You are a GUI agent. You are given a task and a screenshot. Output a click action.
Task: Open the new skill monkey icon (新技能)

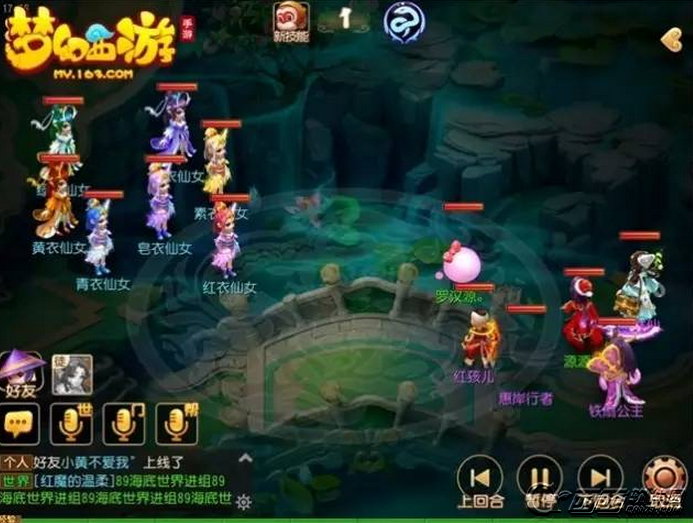291,20
